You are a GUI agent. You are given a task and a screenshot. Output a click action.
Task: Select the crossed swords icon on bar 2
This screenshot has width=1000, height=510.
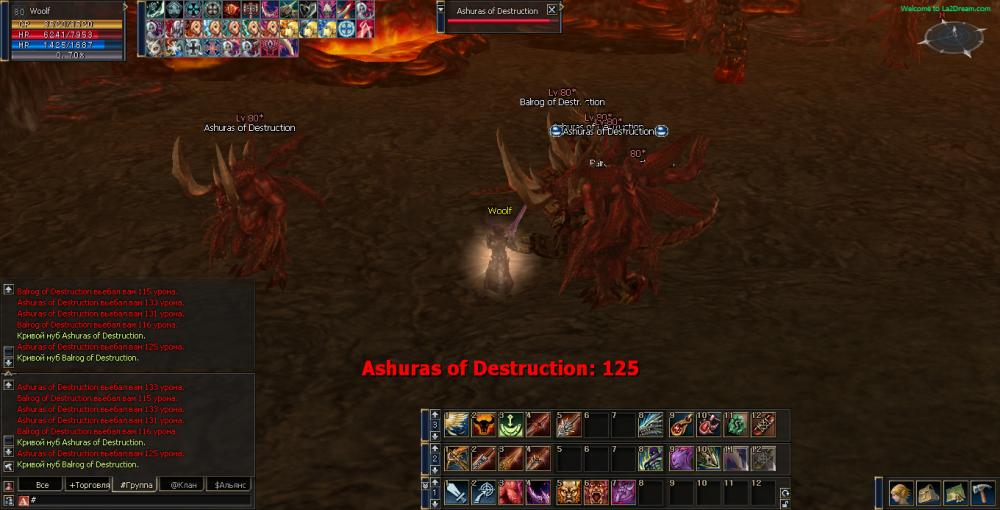[457, 458]
